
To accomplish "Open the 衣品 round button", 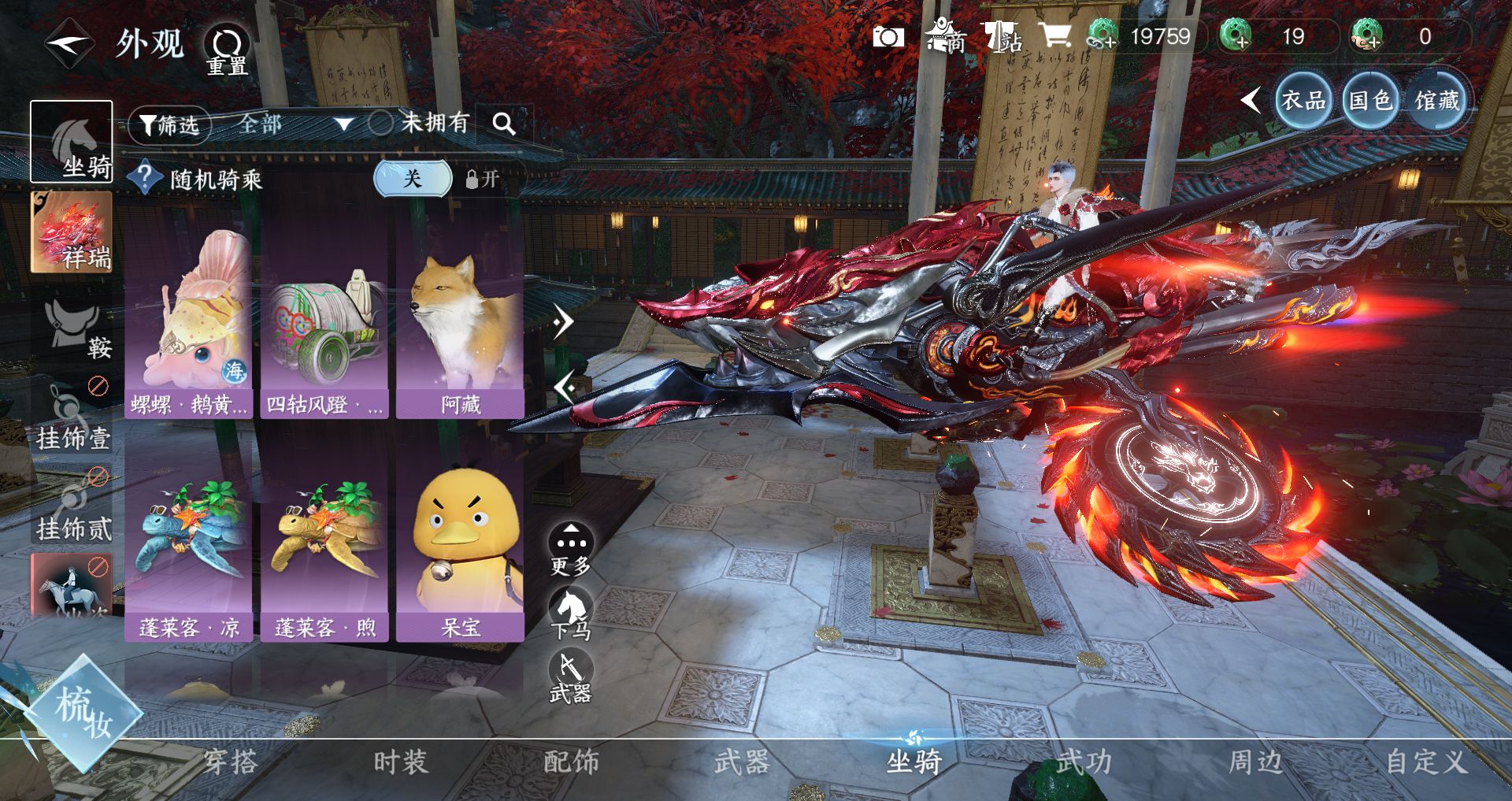I will 1303,101.
